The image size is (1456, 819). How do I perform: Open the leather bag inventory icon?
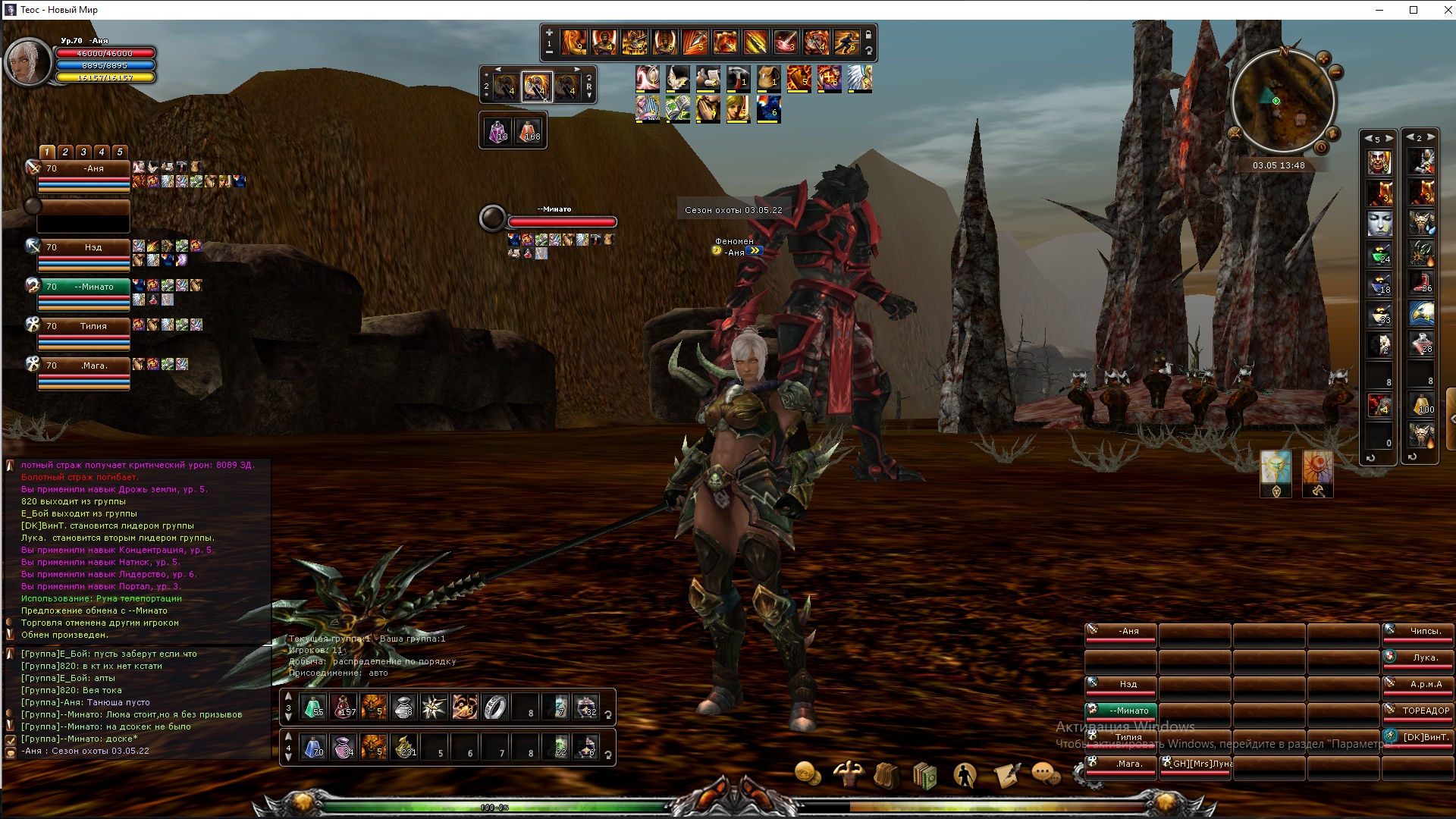coord(886,775)
